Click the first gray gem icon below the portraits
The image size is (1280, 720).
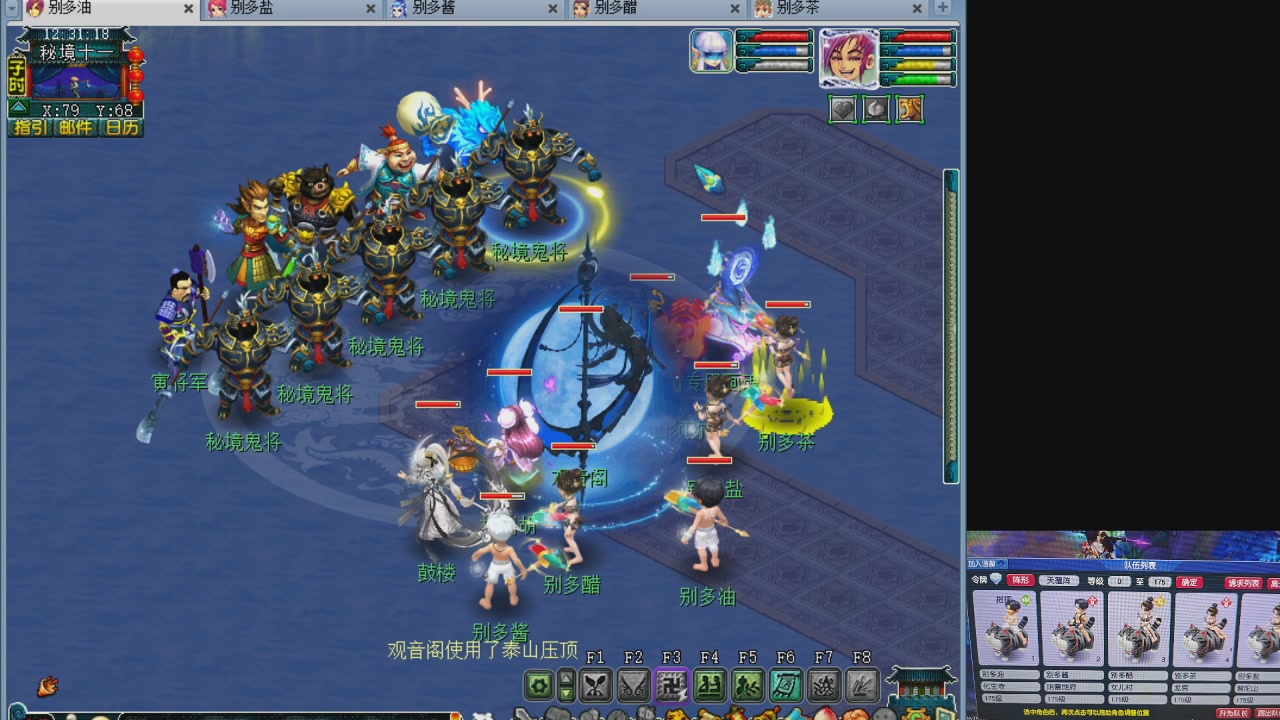[842, 109]
